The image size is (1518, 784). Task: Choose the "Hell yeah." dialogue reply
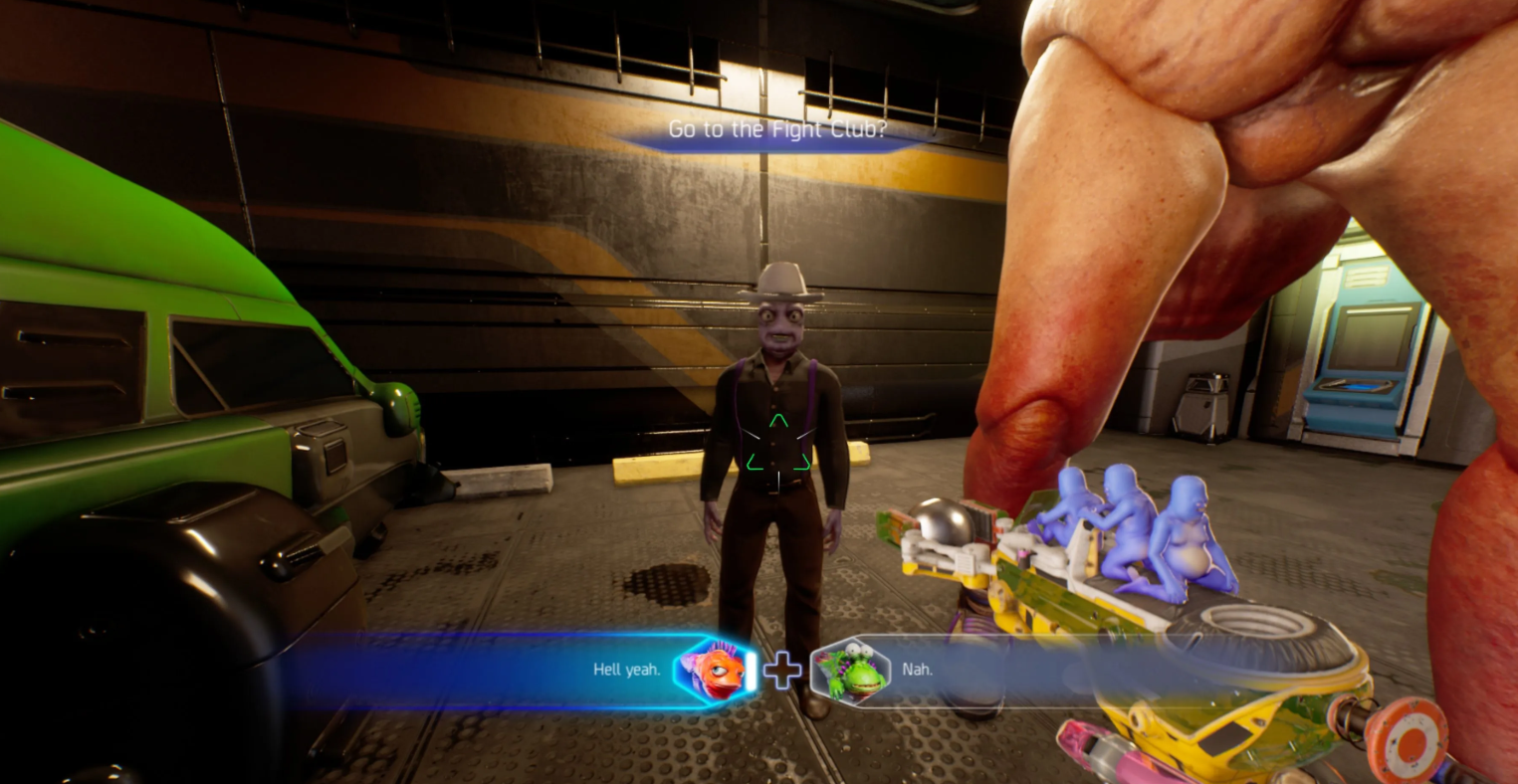pos(627,670)
